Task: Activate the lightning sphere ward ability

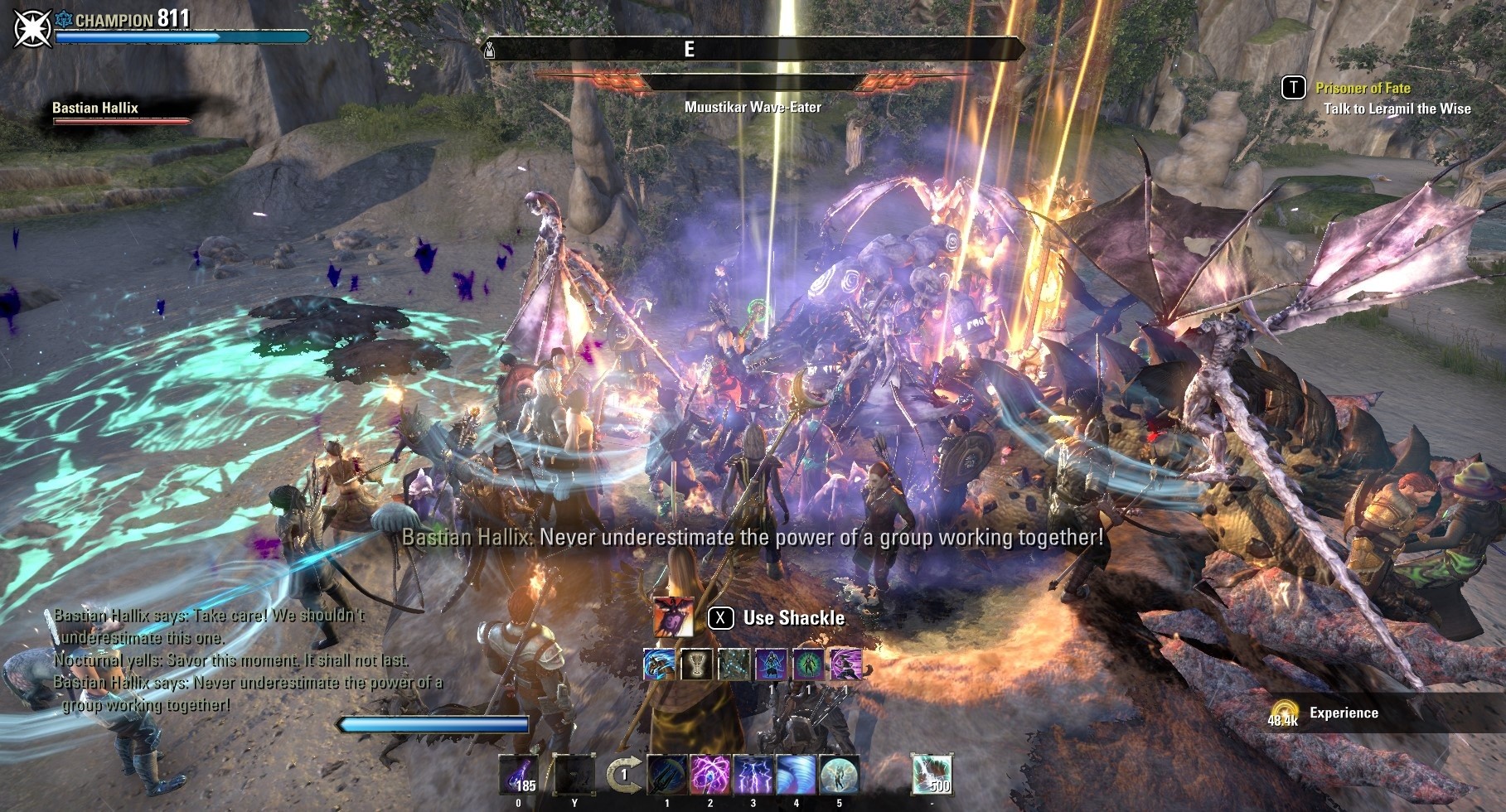Action: click(840, 775)
